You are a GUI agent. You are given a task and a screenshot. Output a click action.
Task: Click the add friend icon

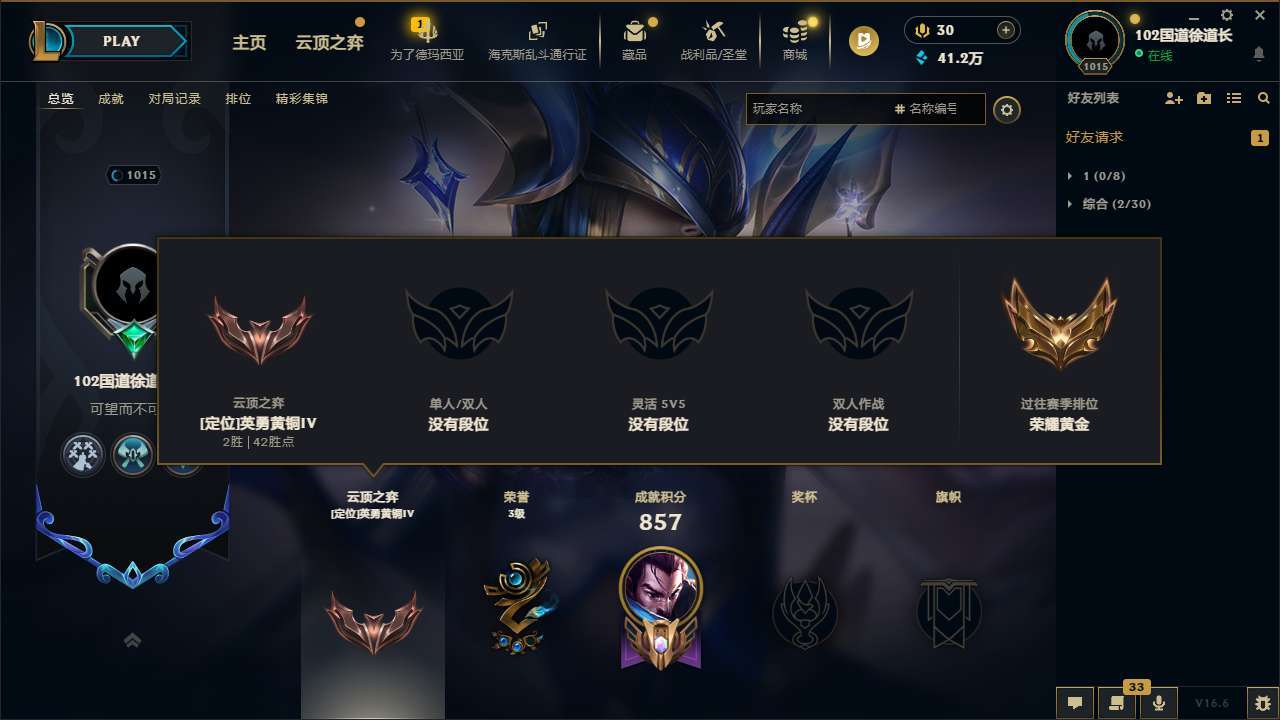click(x=1172, y=98)
